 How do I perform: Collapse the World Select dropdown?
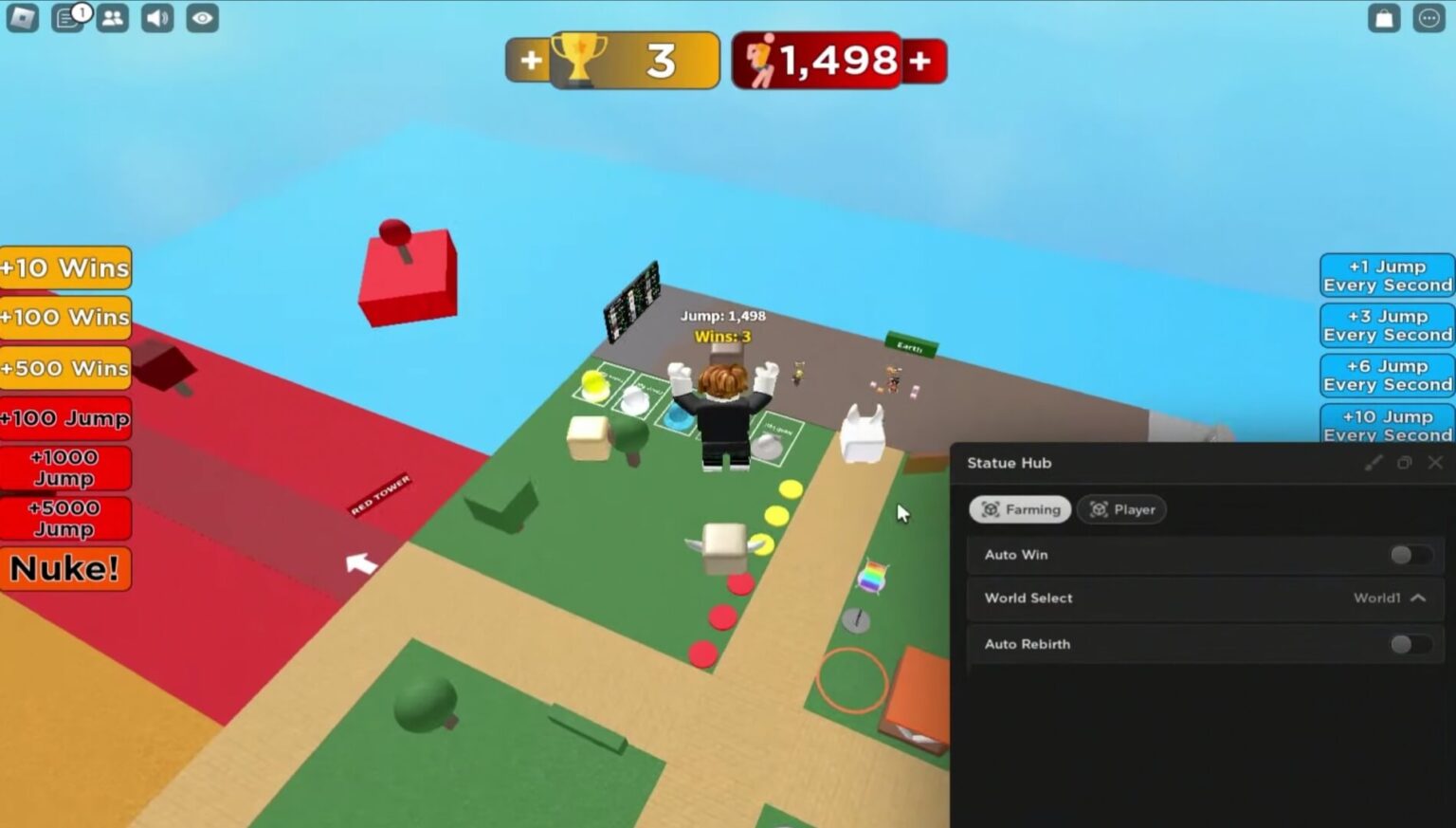(x=1417, y=598)
